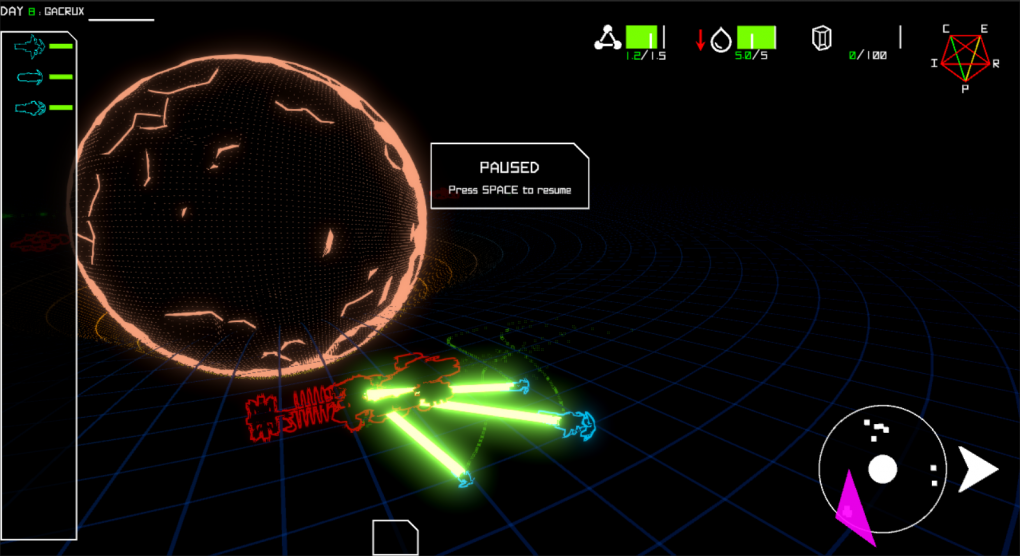1020x556 pixels.
Task: Click the Day 8 Gacrux location label
Action: [x=47, y=11]
